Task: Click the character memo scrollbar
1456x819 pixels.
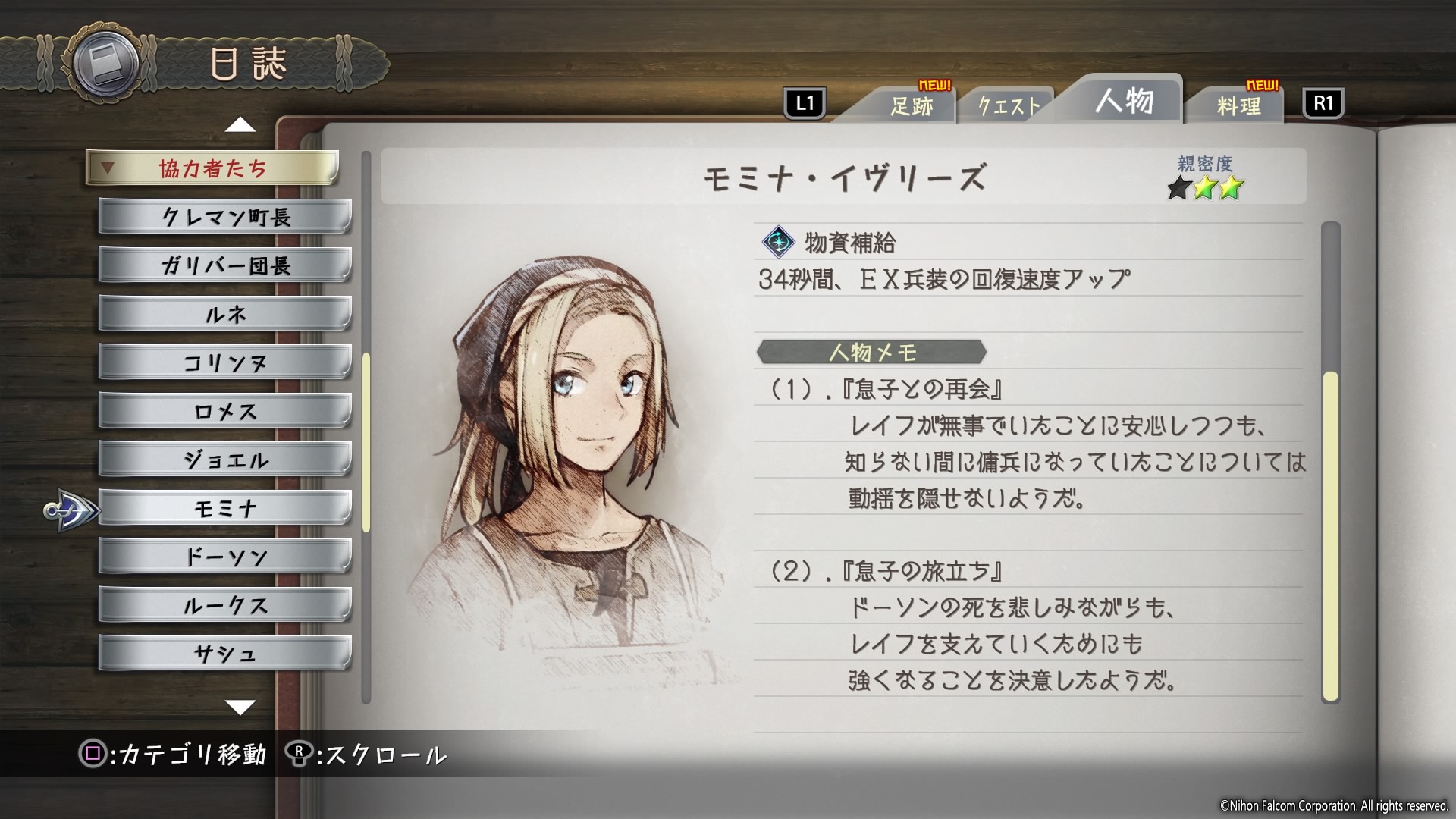Action: (x=1330, y=535)
